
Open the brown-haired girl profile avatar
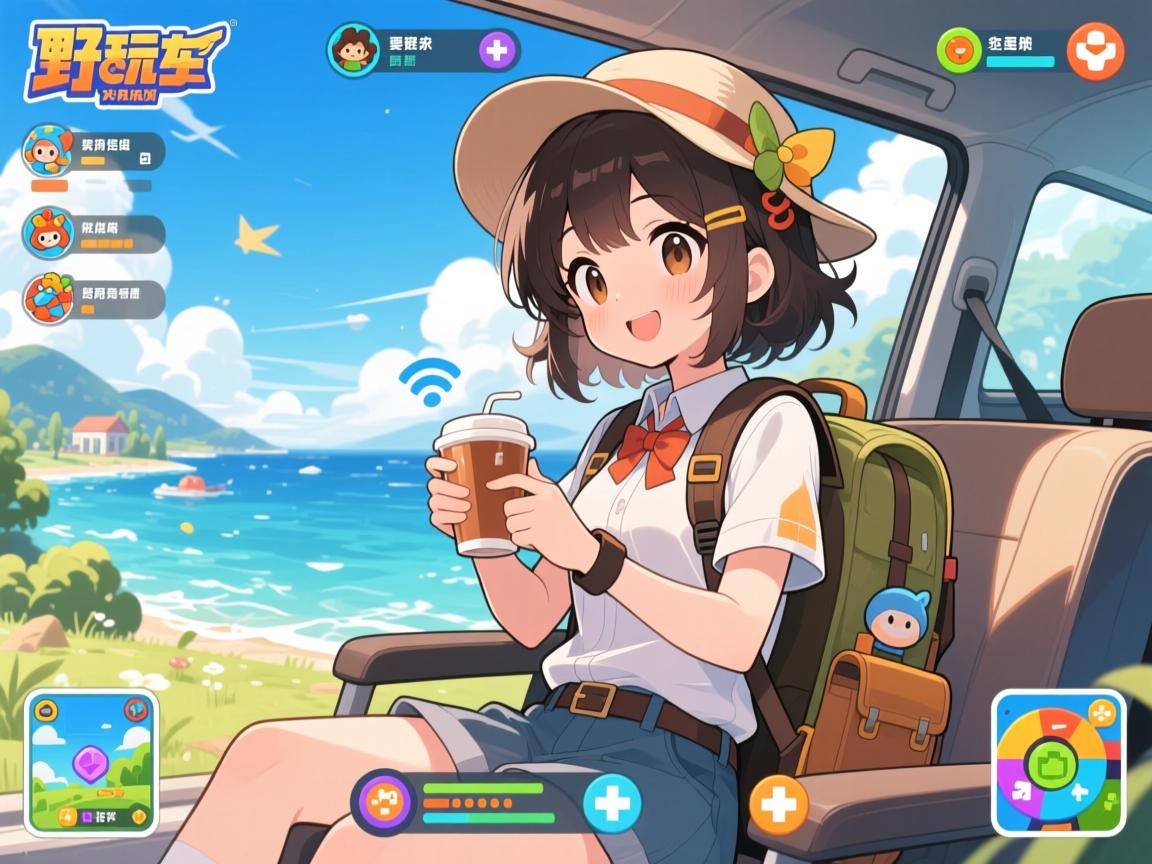(353, 49)
